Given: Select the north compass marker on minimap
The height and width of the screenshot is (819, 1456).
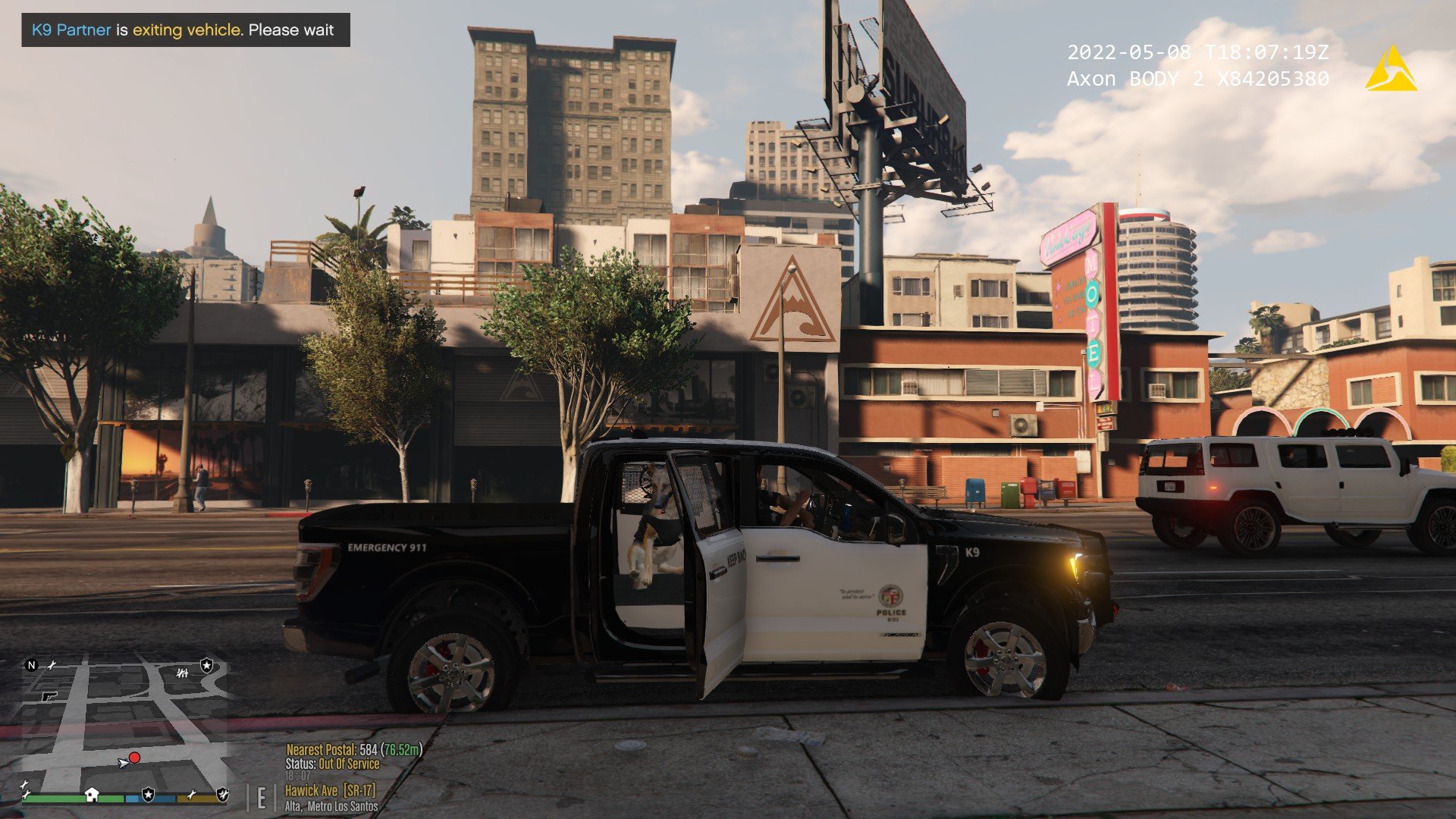Looking at the screenshot, I should click(x=31, y=665).
